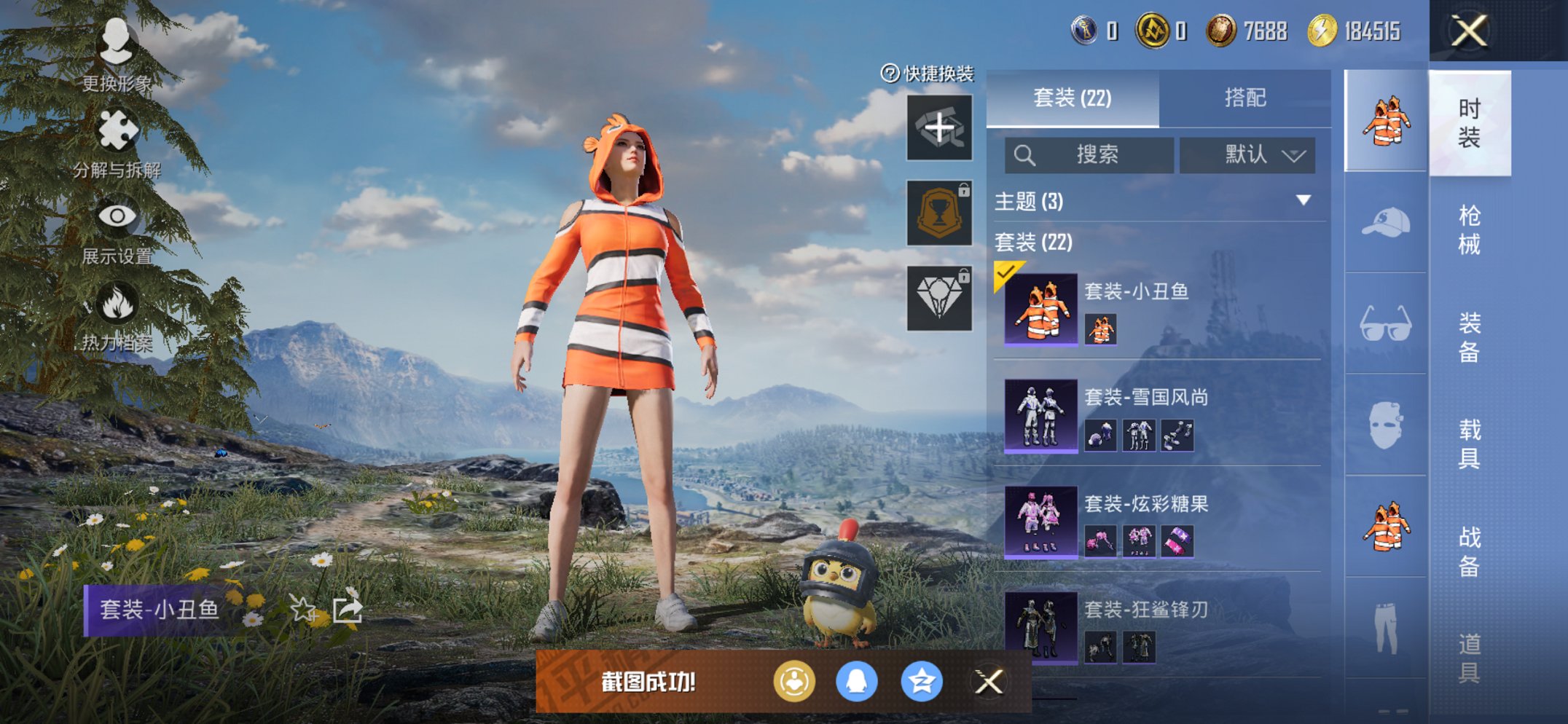Show the glasses accessory category
The image size is (1568, 724).
click(x=1385, y=324)
